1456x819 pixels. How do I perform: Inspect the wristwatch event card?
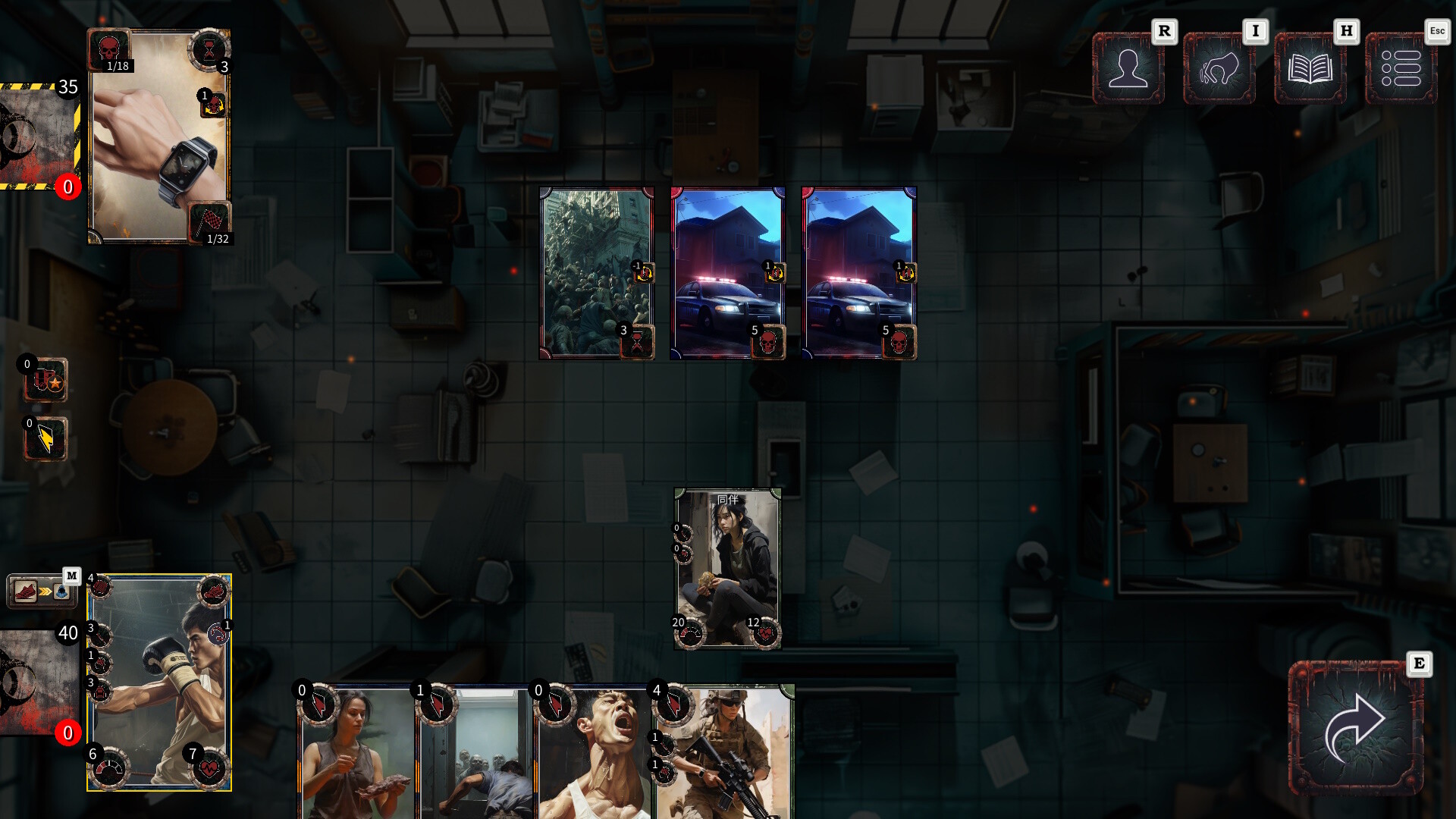tap(159, 136)
